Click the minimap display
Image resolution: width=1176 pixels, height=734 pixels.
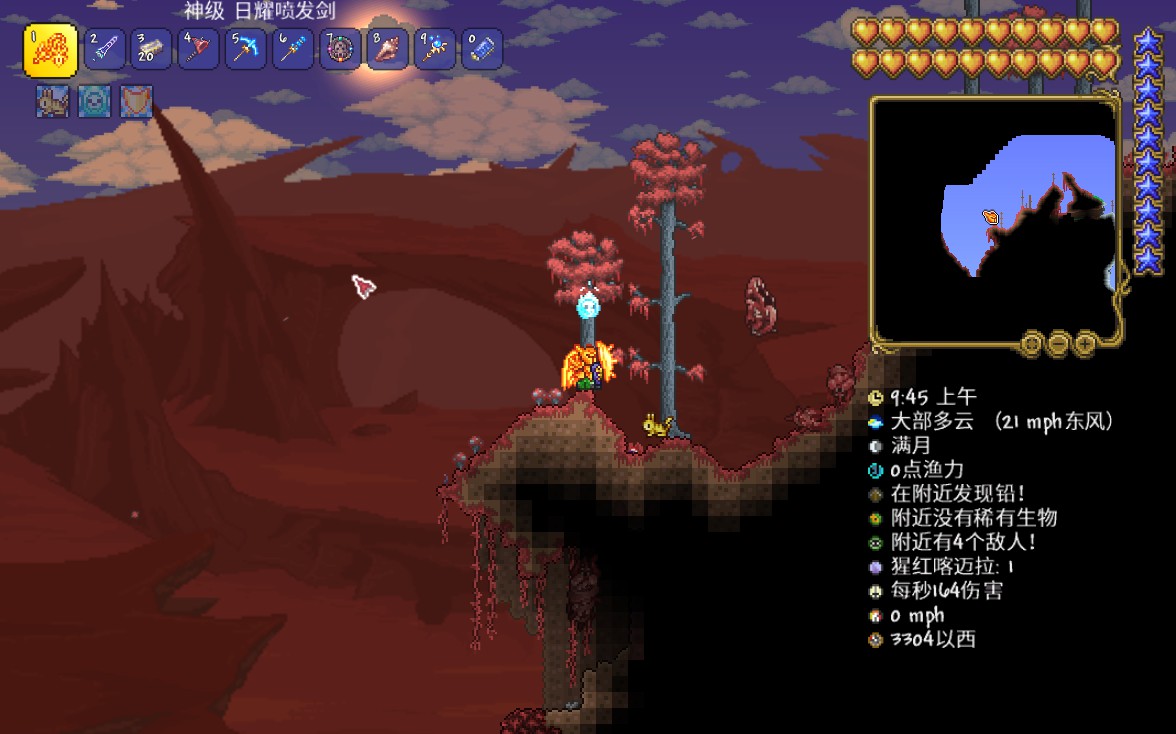click(x=994, y=216)
